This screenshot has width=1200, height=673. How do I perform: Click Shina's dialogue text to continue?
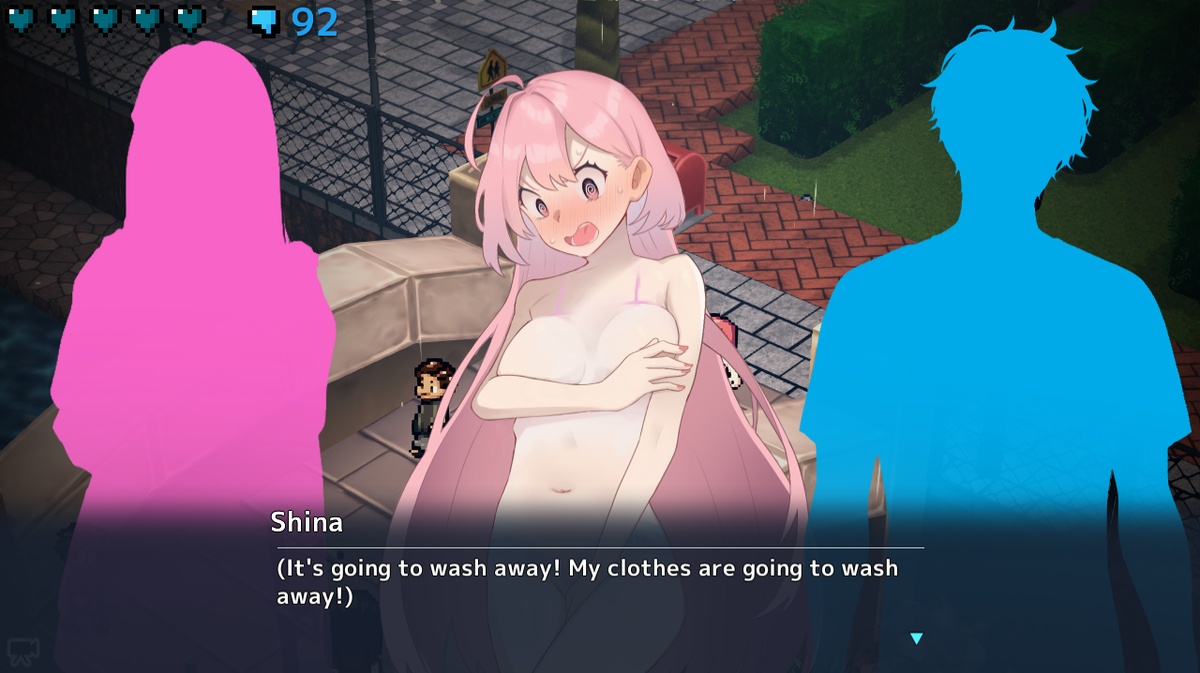587,582
